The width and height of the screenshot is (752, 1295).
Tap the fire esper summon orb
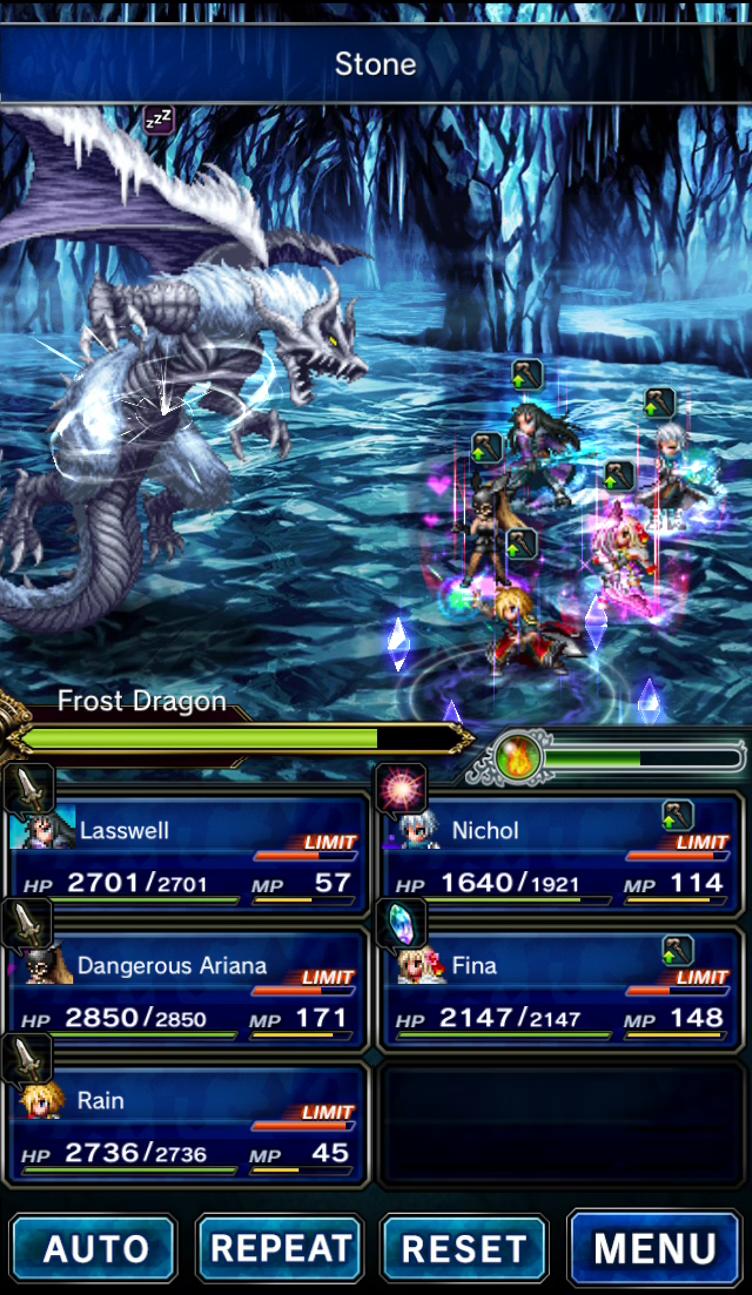click(520, 758)
